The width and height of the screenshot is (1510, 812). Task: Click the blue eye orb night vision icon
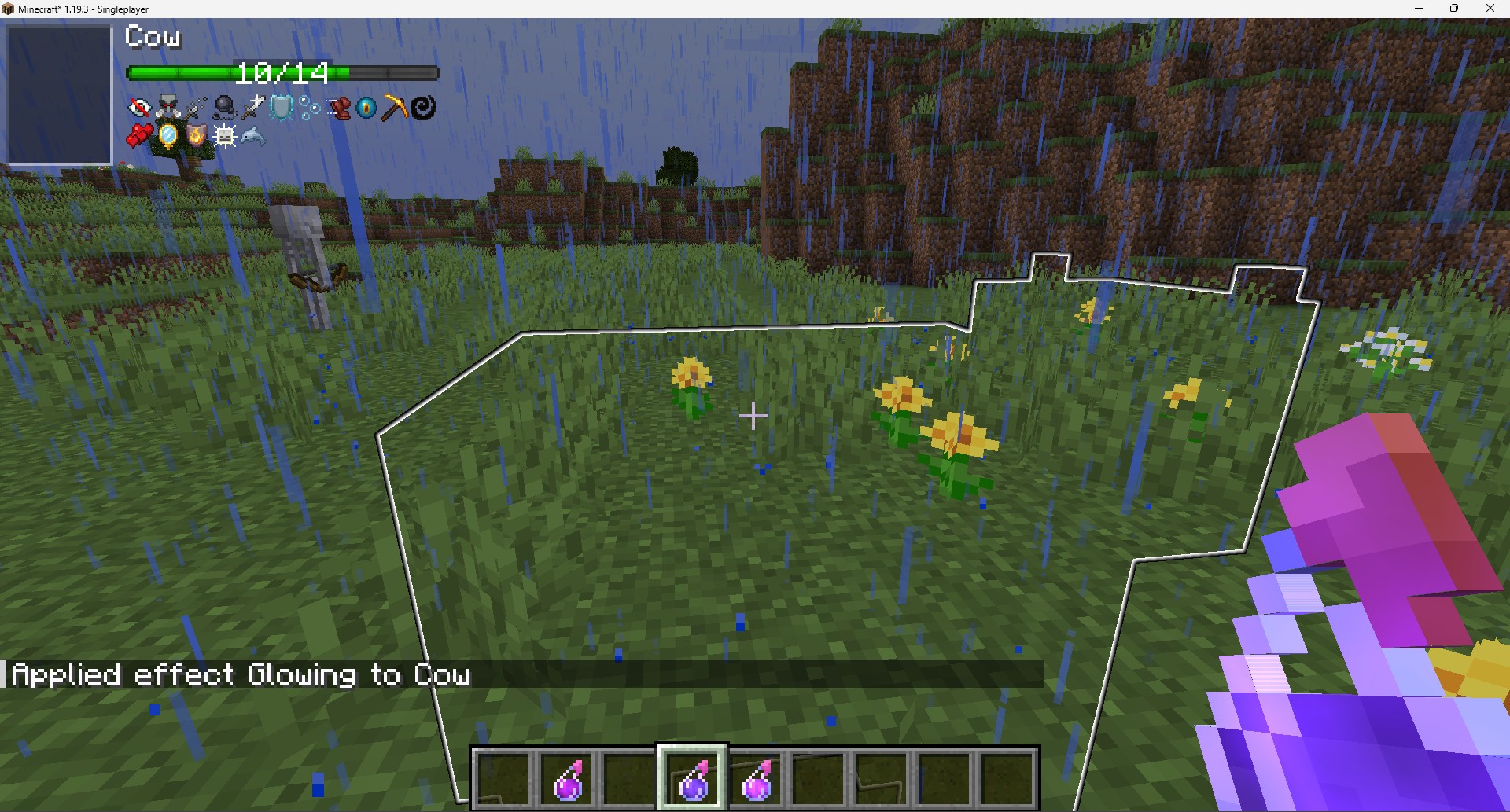click(x=366, y=108)
